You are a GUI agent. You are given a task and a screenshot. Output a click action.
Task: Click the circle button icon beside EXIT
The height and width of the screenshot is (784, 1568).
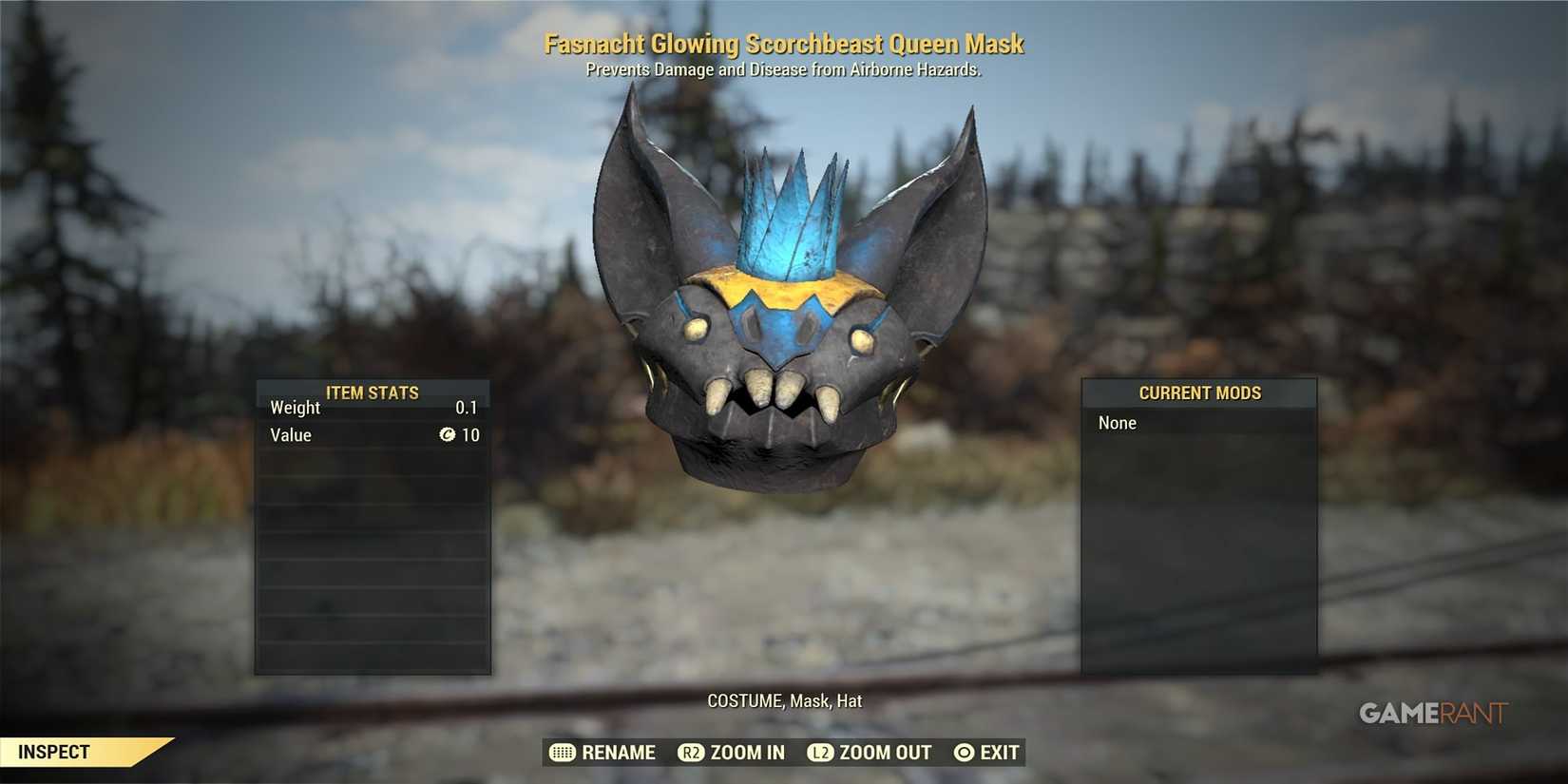coord(964,753)
